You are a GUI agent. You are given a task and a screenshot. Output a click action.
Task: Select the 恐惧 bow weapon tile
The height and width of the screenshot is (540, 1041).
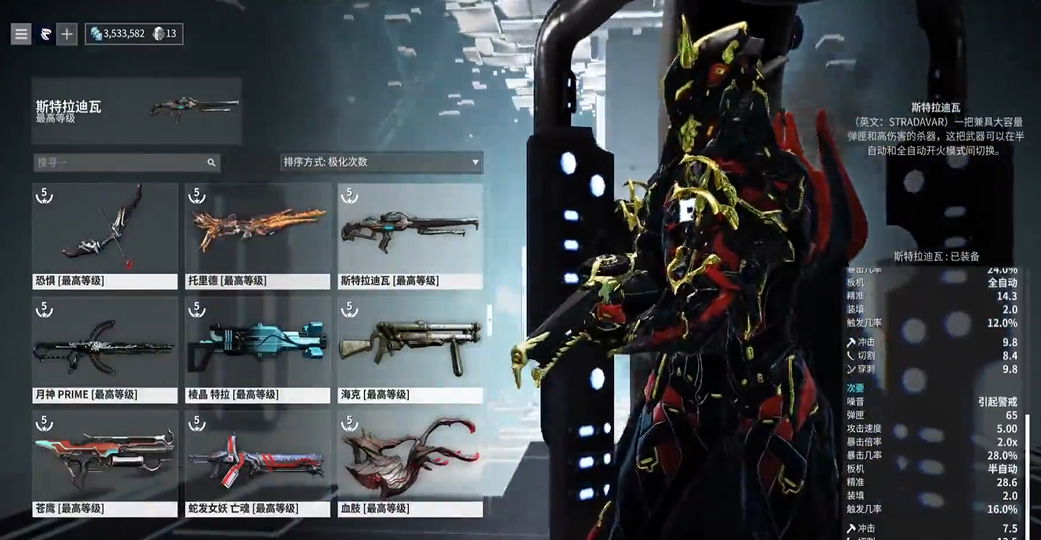click(105, 236)
